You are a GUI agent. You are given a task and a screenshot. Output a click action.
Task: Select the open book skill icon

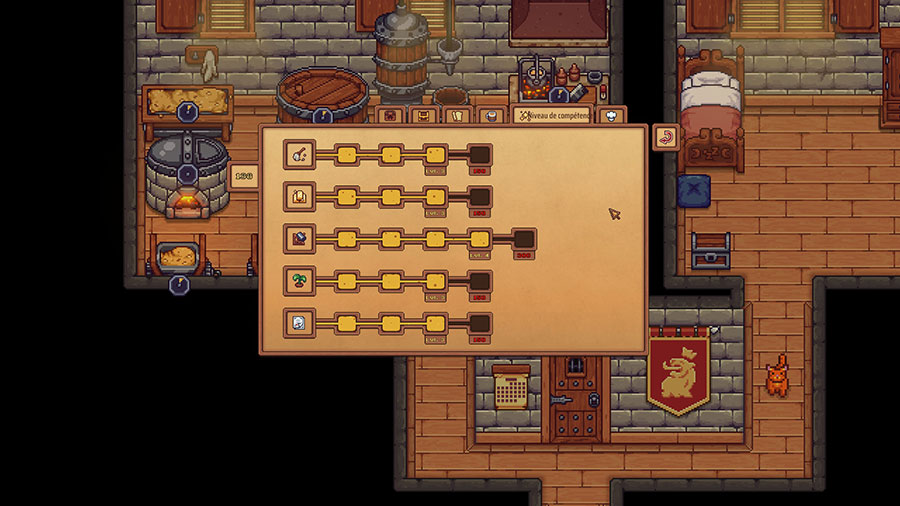[299, 197]
